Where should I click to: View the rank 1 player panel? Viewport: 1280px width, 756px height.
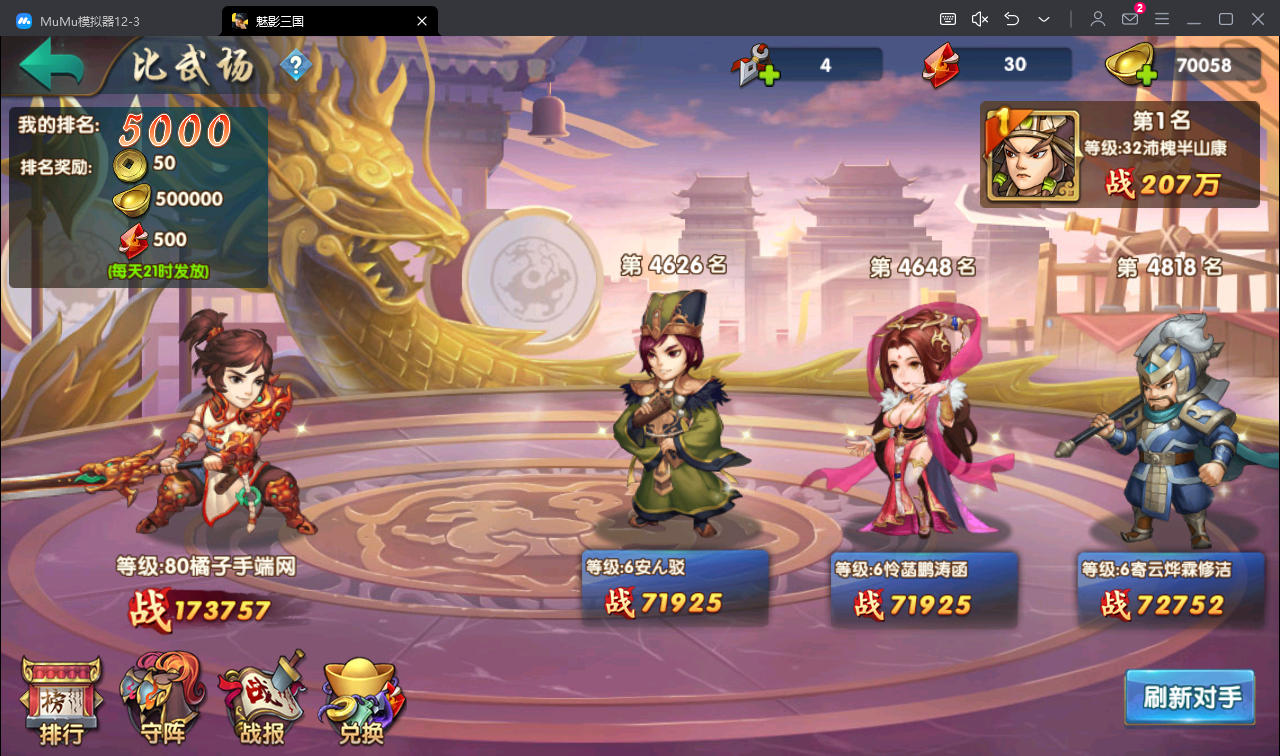1119,154
